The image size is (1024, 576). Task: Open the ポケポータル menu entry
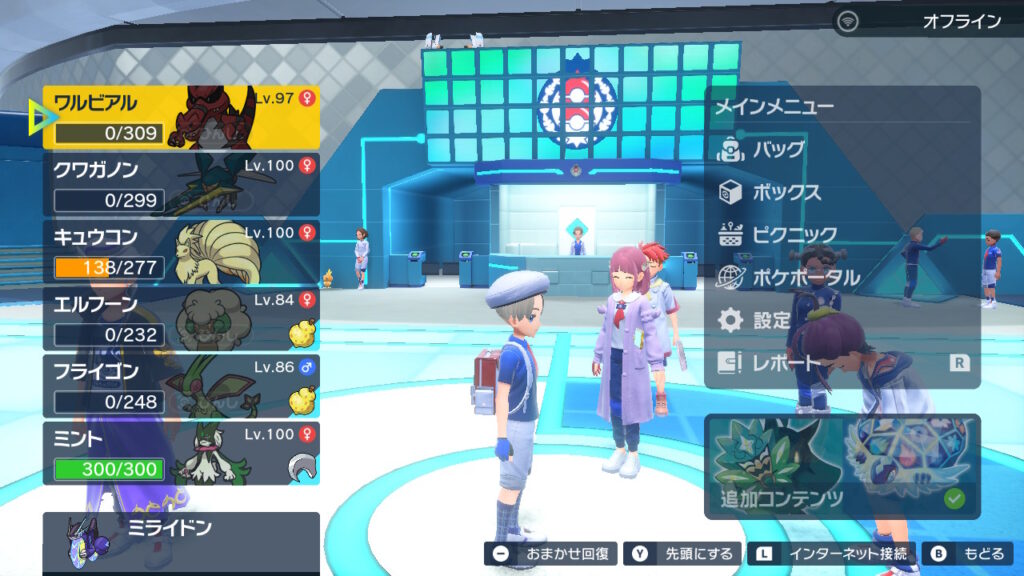(x=803, y=278)
